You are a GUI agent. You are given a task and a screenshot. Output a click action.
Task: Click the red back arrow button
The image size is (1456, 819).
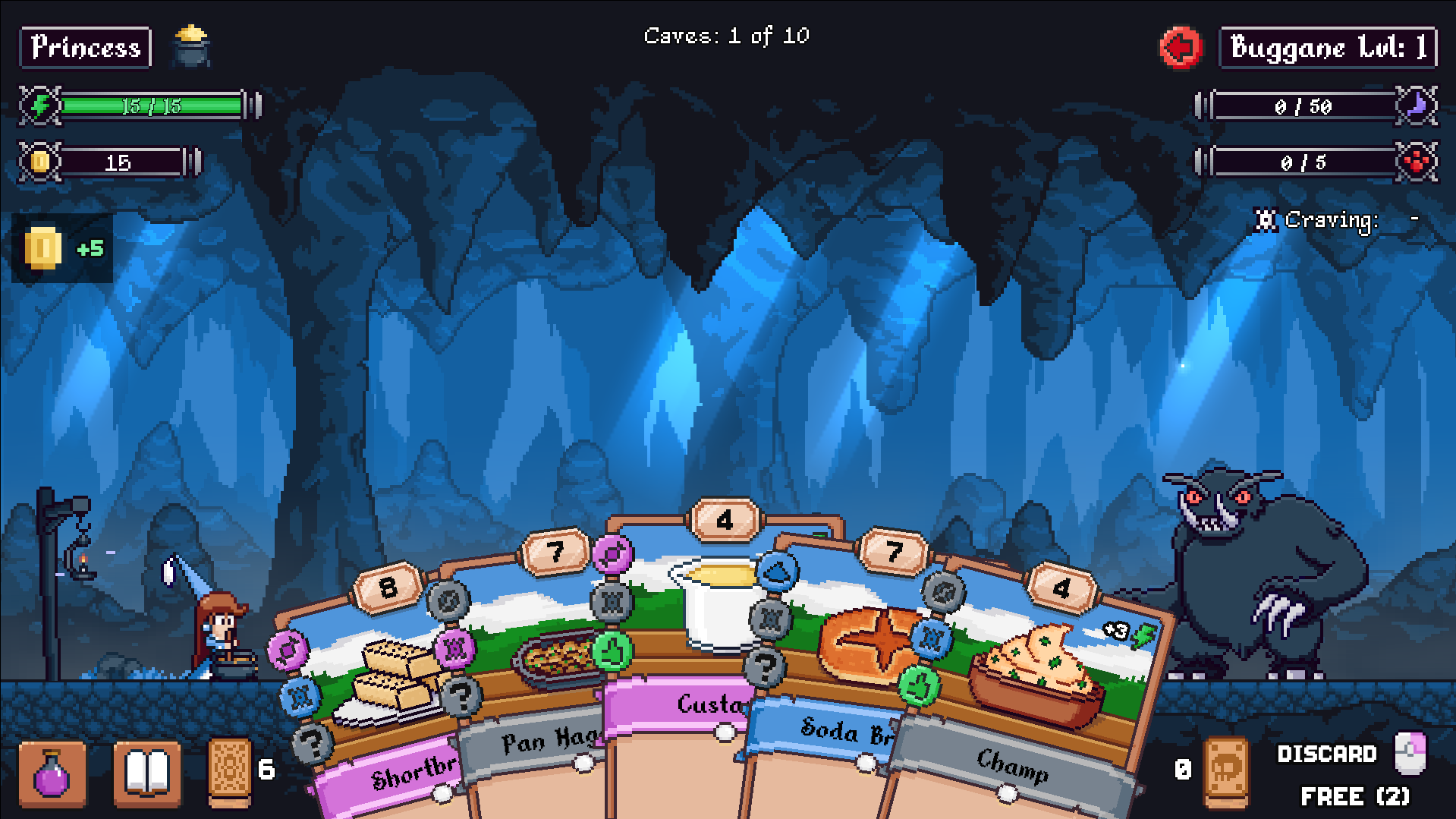pyautogui.click(x=1181, y=48)
